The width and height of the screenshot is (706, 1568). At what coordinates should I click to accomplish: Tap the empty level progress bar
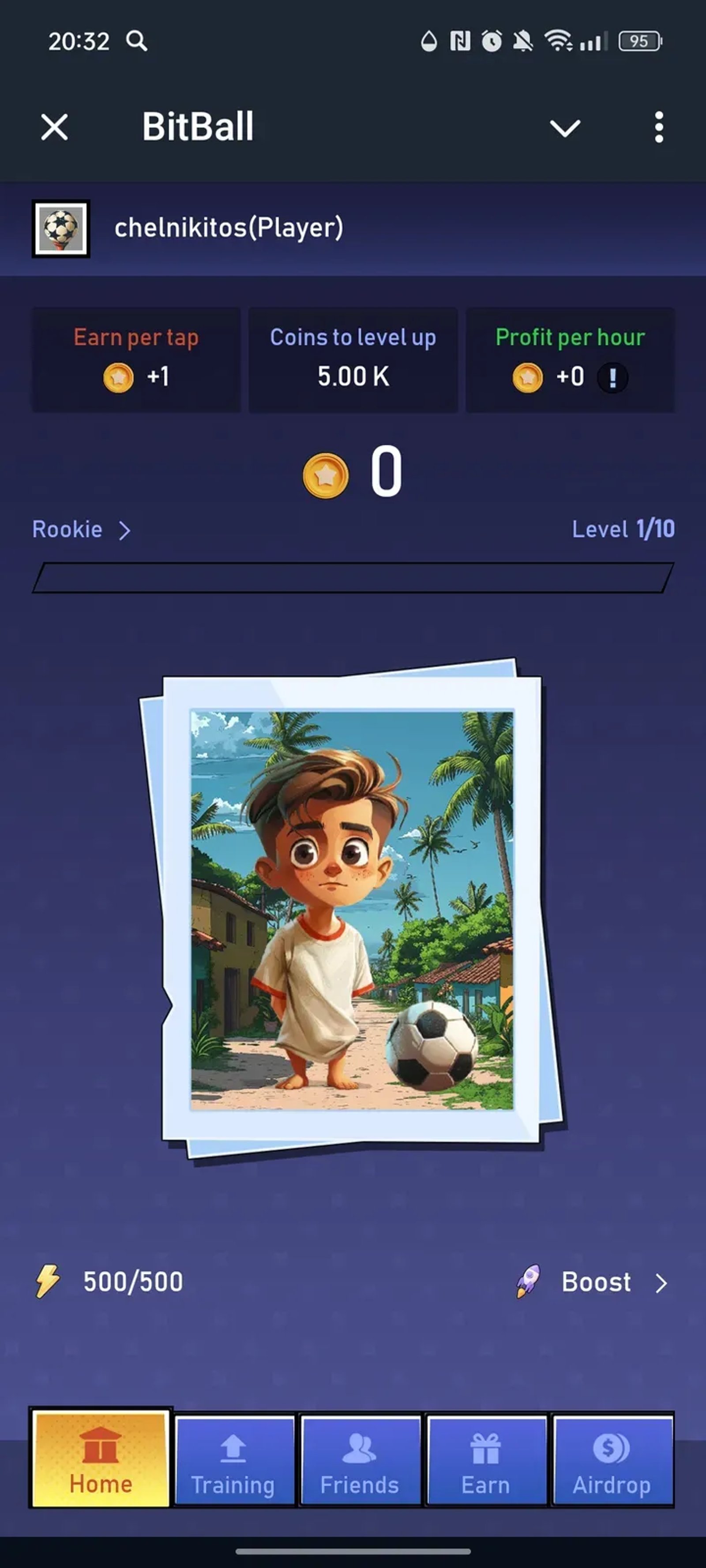353,576
